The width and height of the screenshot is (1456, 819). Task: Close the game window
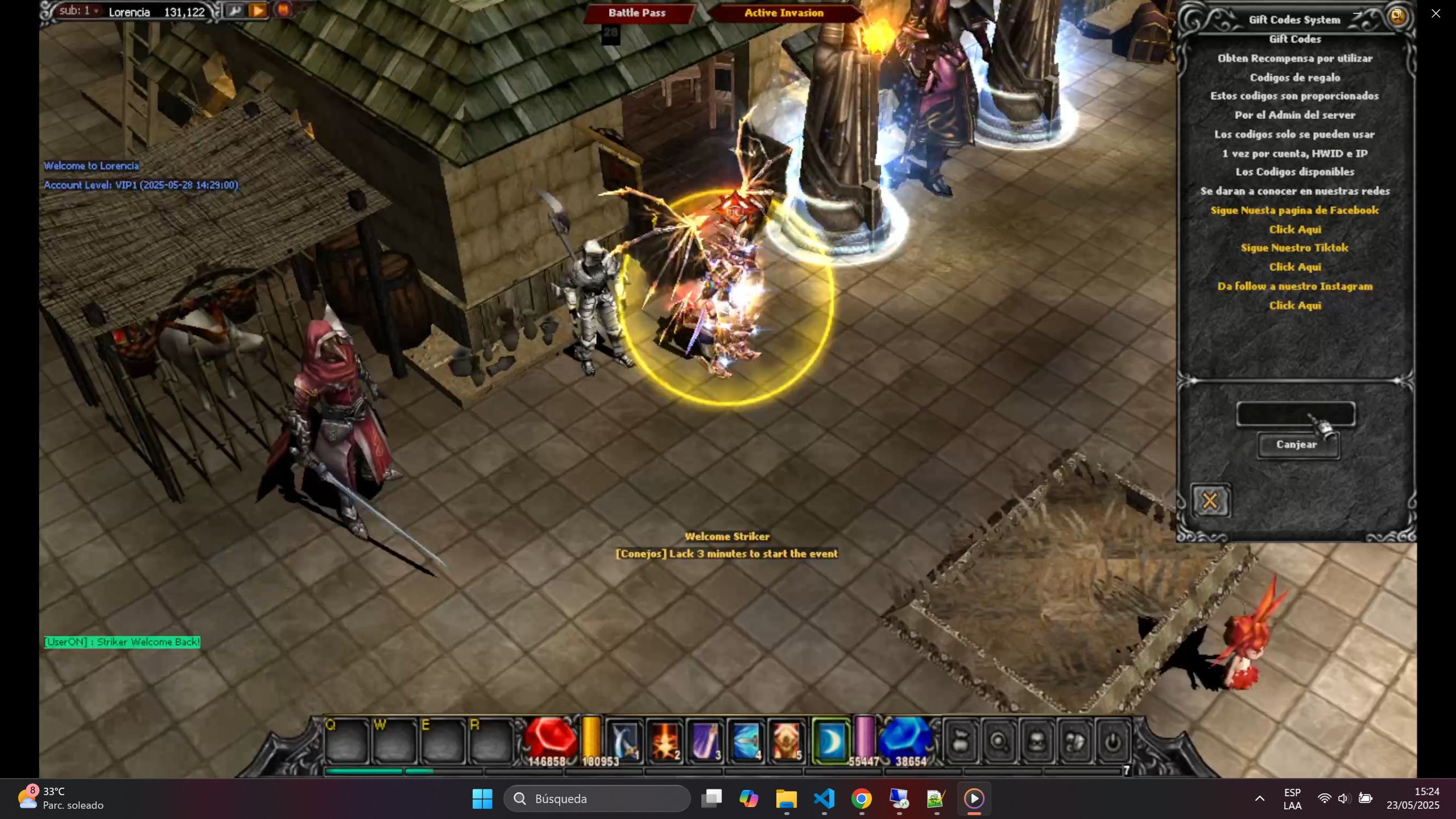[x=1436, y=14]
